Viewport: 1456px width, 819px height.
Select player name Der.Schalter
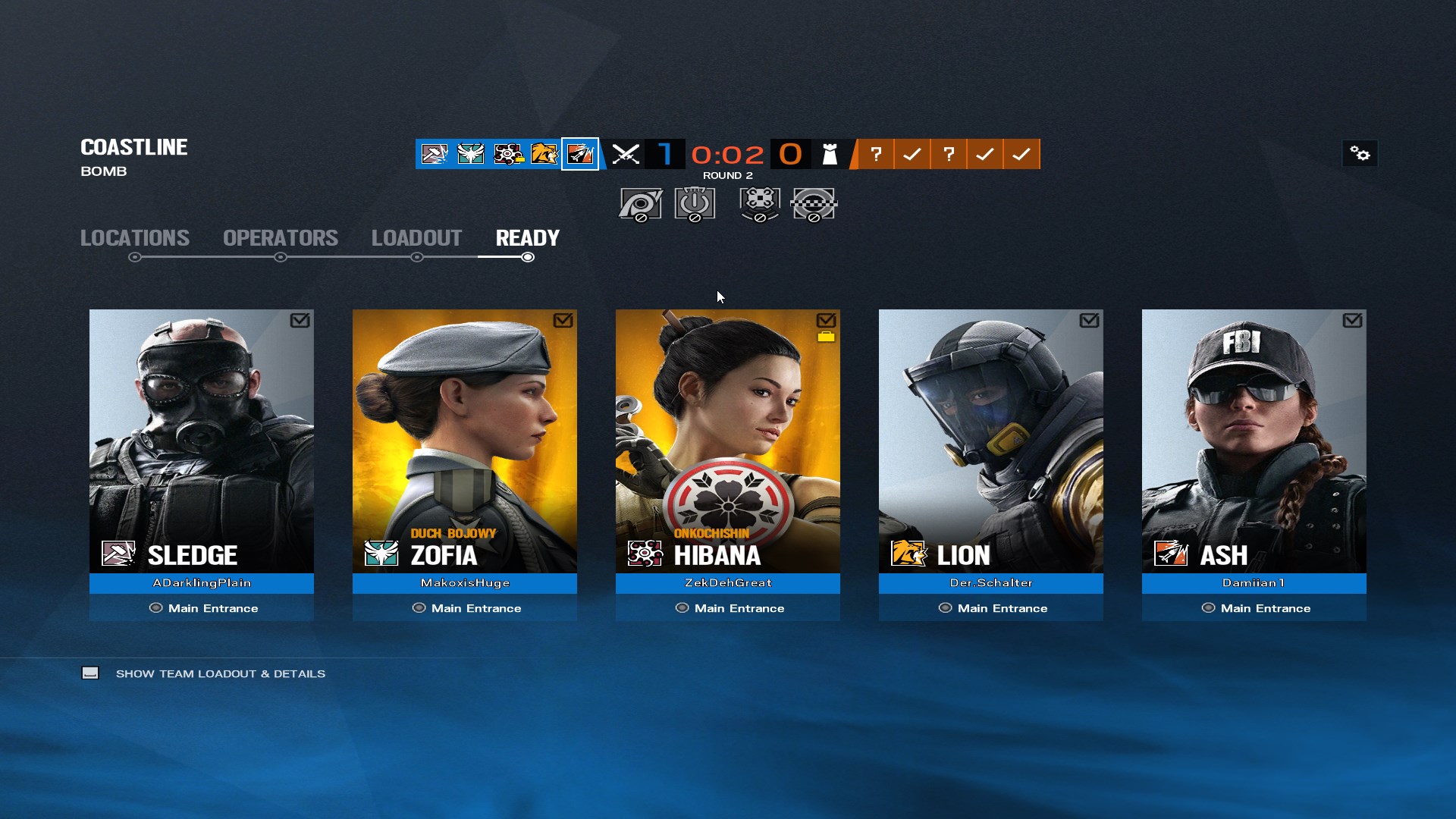[991, 583]
